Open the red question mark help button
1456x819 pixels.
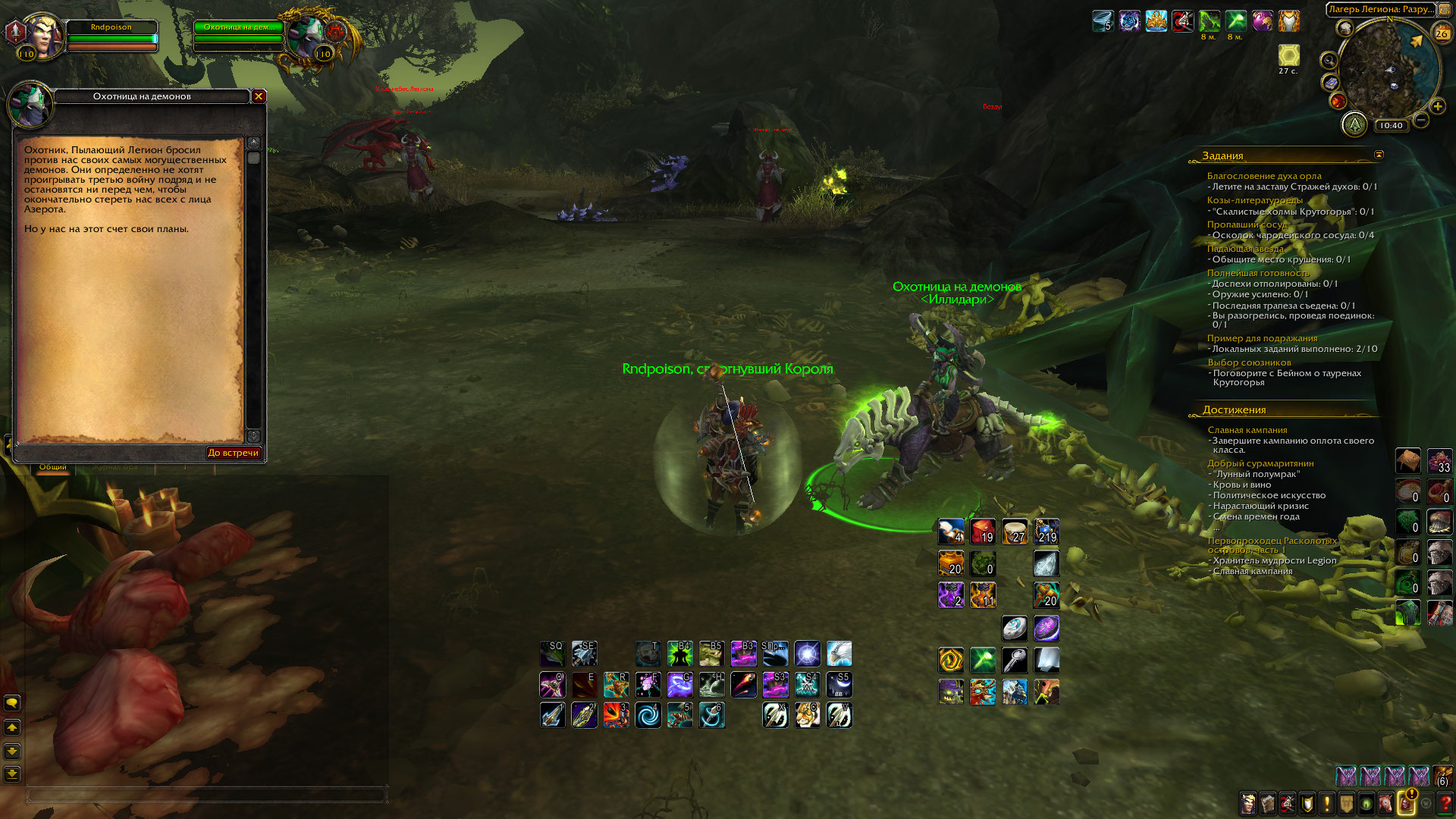[x=1445, y=803]
